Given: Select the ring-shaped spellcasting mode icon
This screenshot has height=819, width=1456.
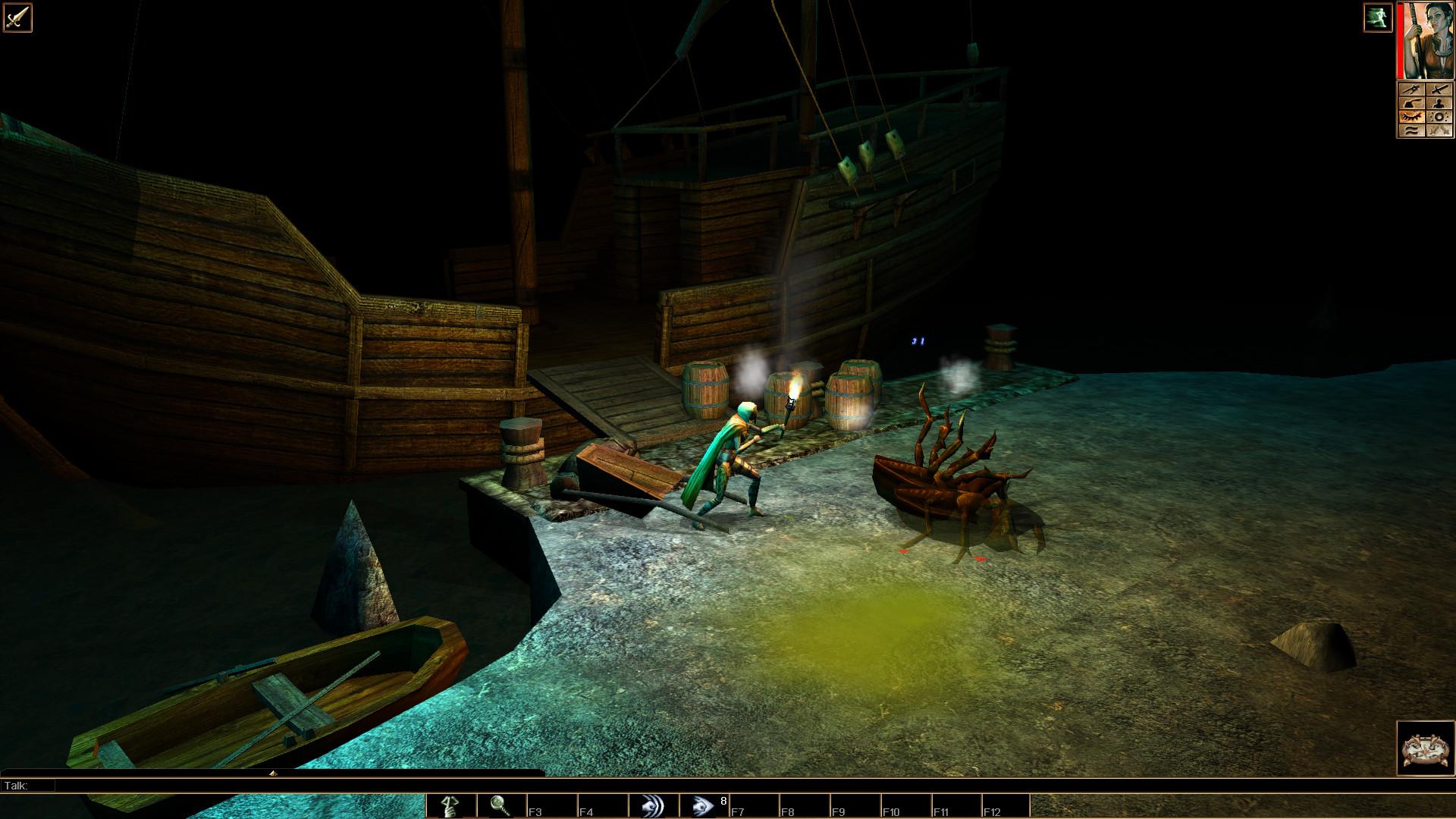Looking at the screenshot, I should [x=1441, y=115].
